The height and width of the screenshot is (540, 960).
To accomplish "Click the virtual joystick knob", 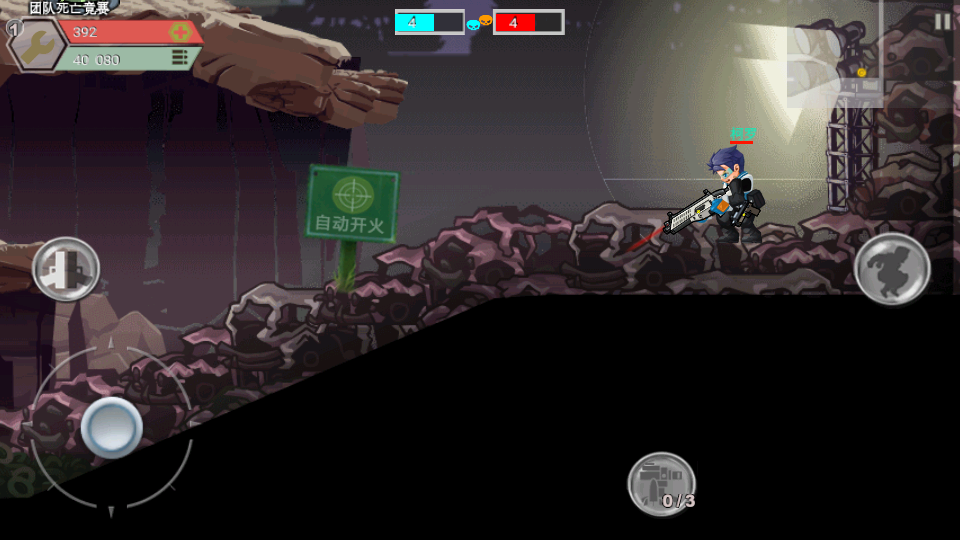I will click(111, 427).
